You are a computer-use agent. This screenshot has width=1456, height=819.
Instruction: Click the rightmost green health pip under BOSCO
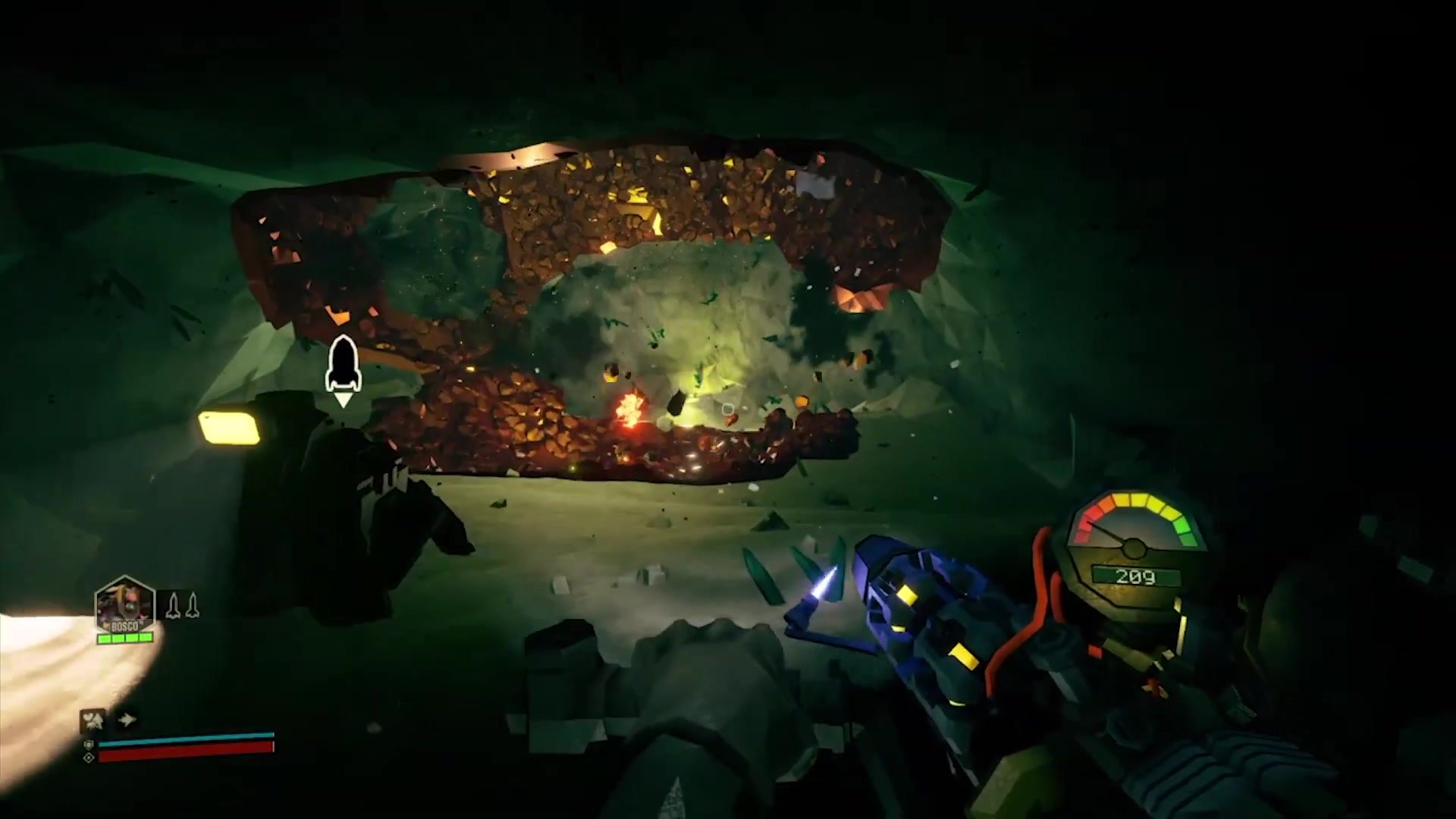tap(146, 639)
